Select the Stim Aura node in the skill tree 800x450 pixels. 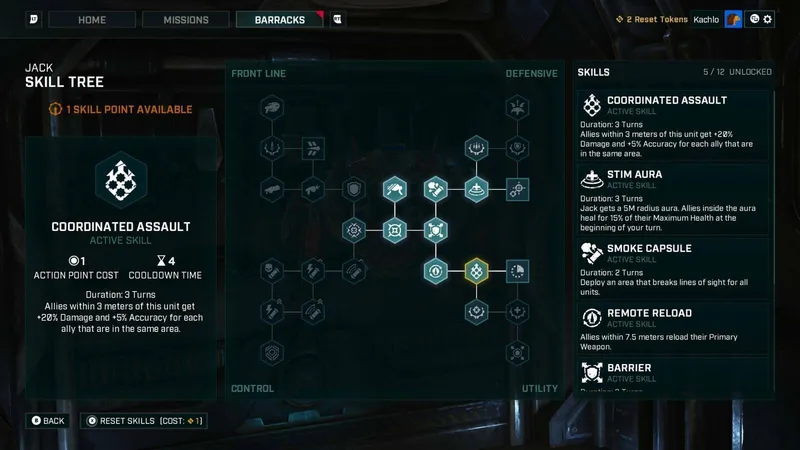pos(476,189)
